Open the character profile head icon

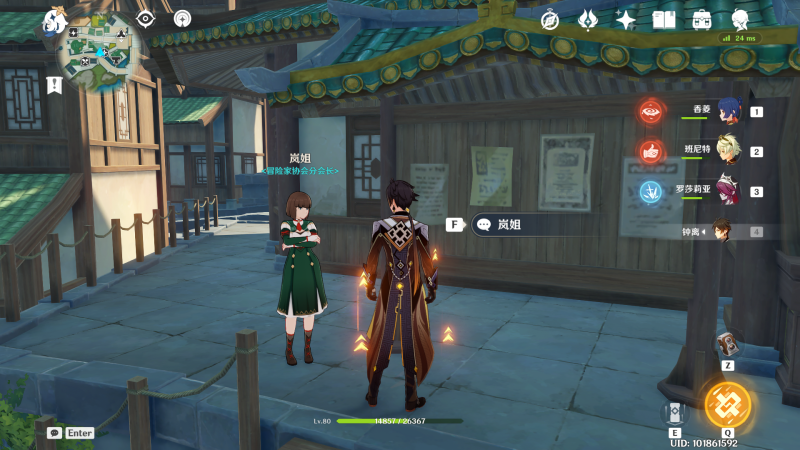click(x=741, y=19)
